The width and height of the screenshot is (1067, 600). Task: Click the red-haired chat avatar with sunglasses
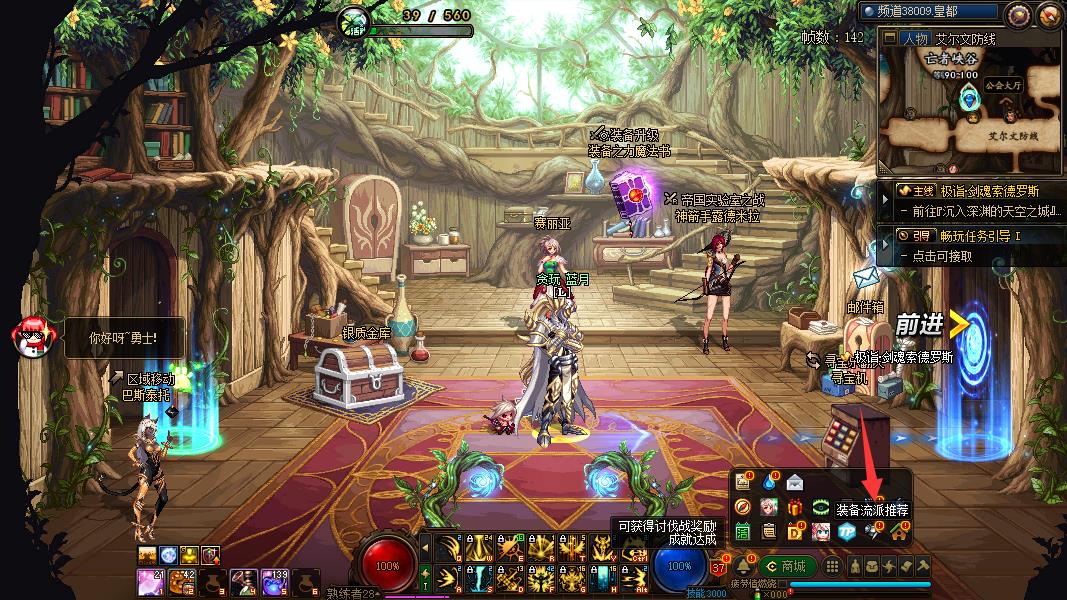[x=30, y=337]
